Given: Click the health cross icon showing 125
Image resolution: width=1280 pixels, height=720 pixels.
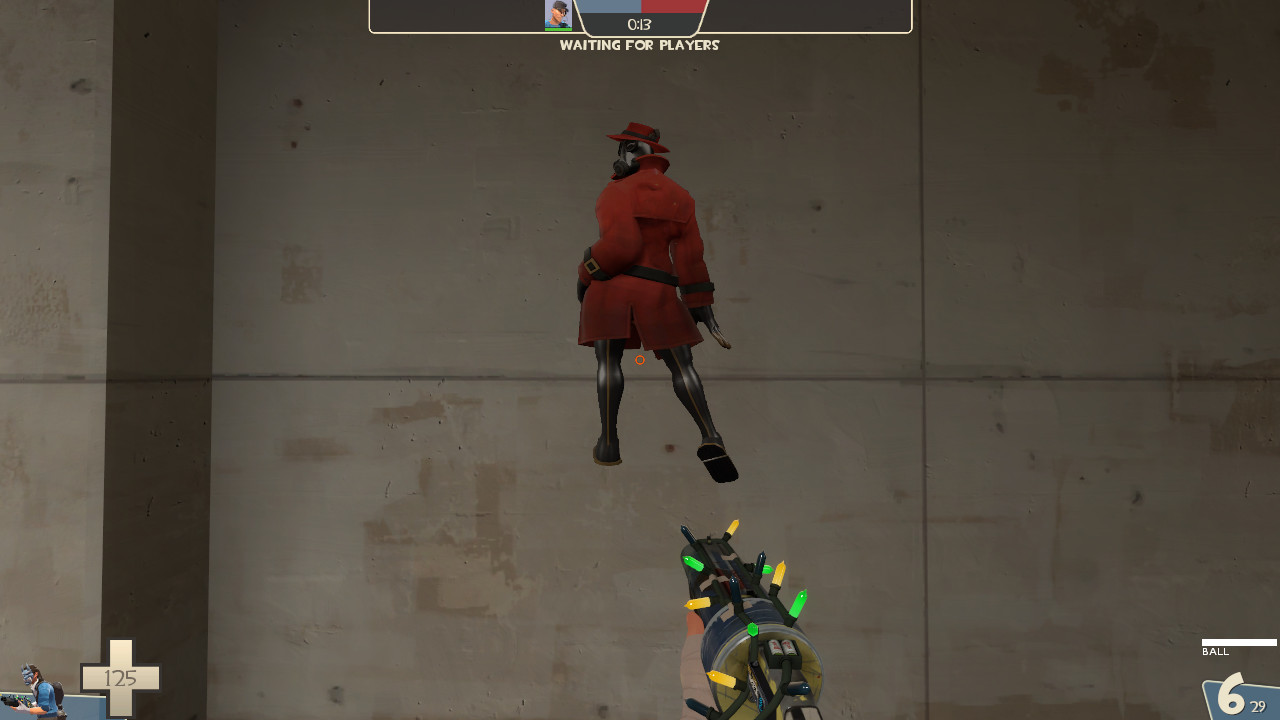Looking at the screenshot, I should tap(120, 678).
